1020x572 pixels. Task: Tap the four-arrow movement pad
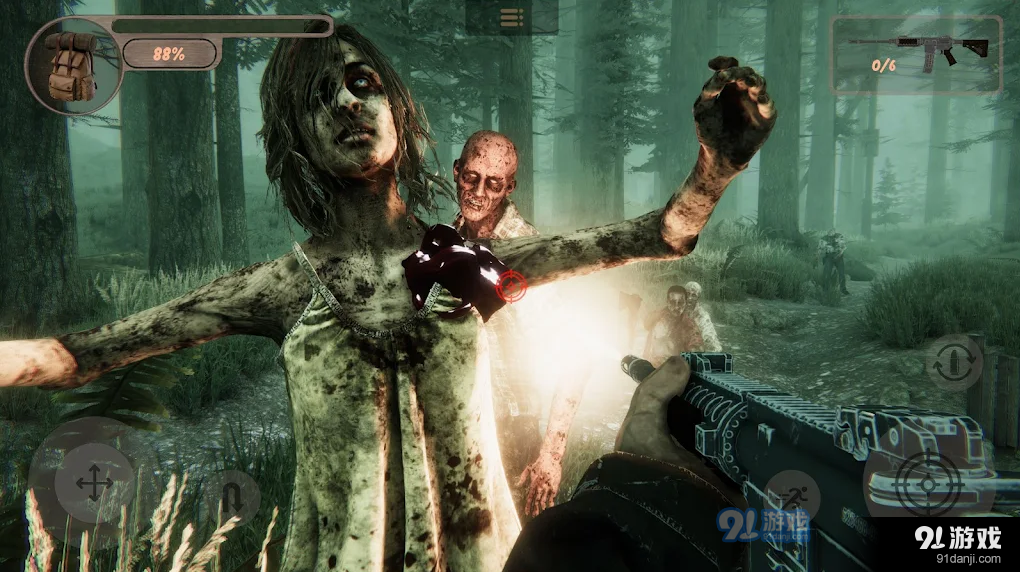94,485
